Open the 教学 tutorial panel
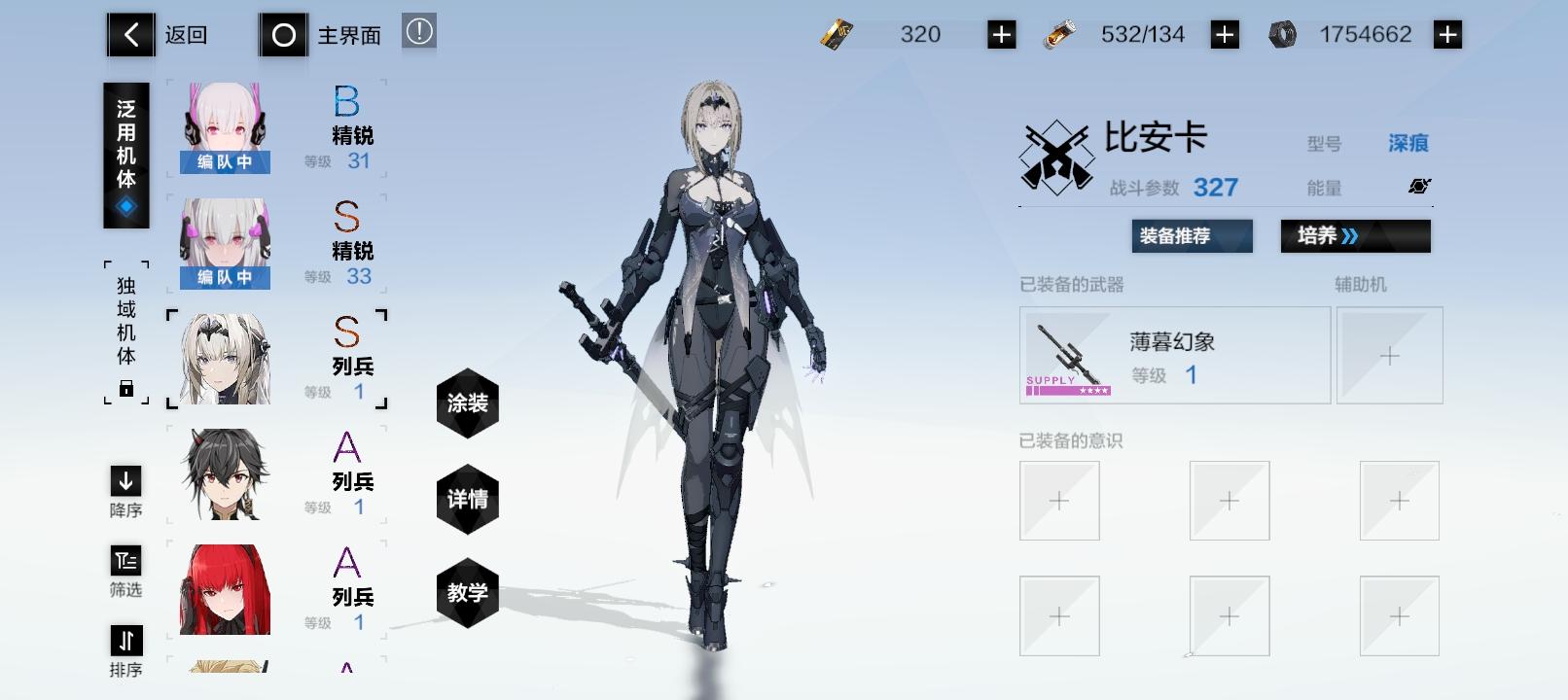The height and width of the screenshot is (700, 1568). (x=468, y=591)
